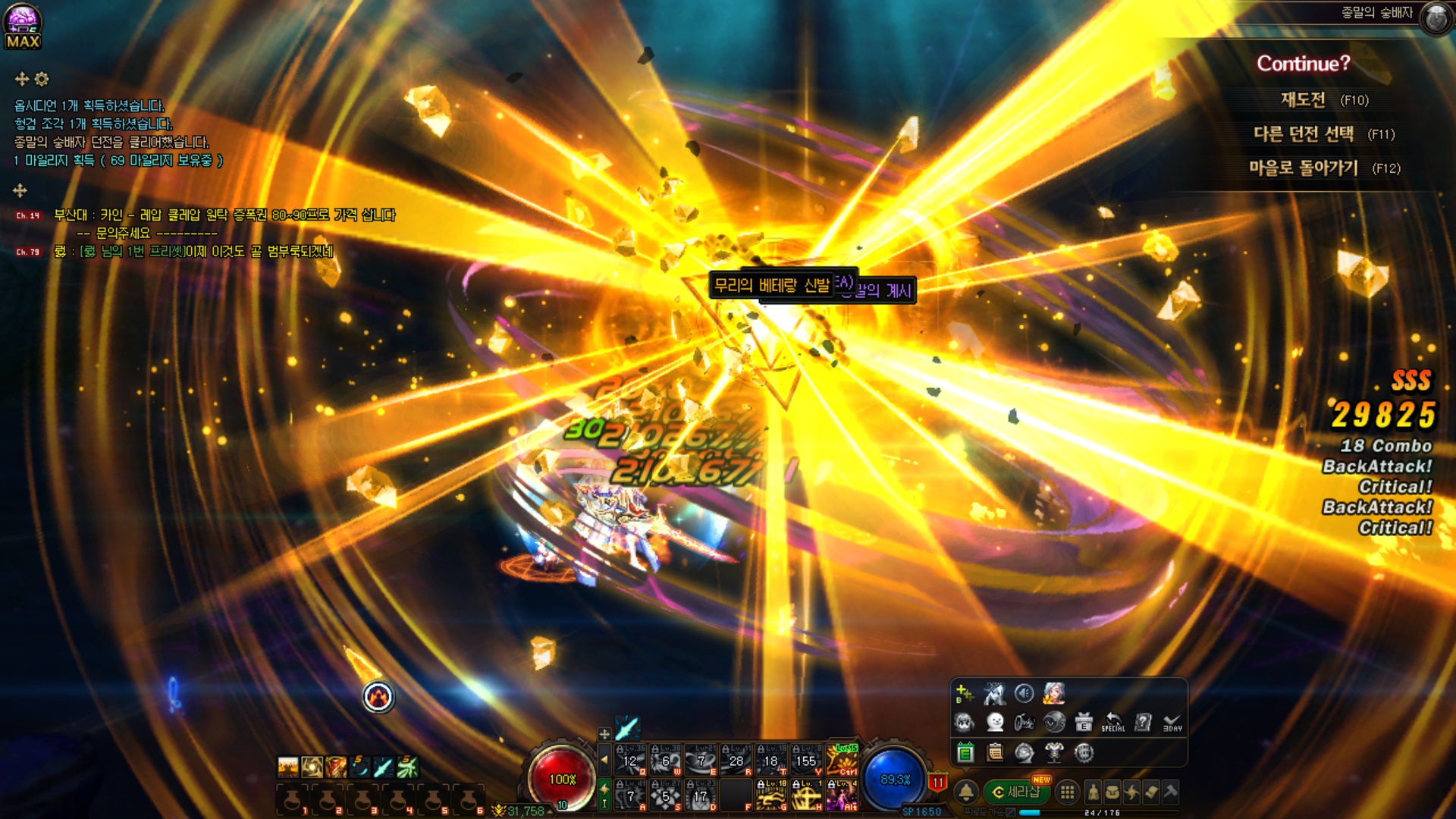Open the inventory bag icon
The width and height of the screenshot is (1456, 819).
[x=1112, y=792]
